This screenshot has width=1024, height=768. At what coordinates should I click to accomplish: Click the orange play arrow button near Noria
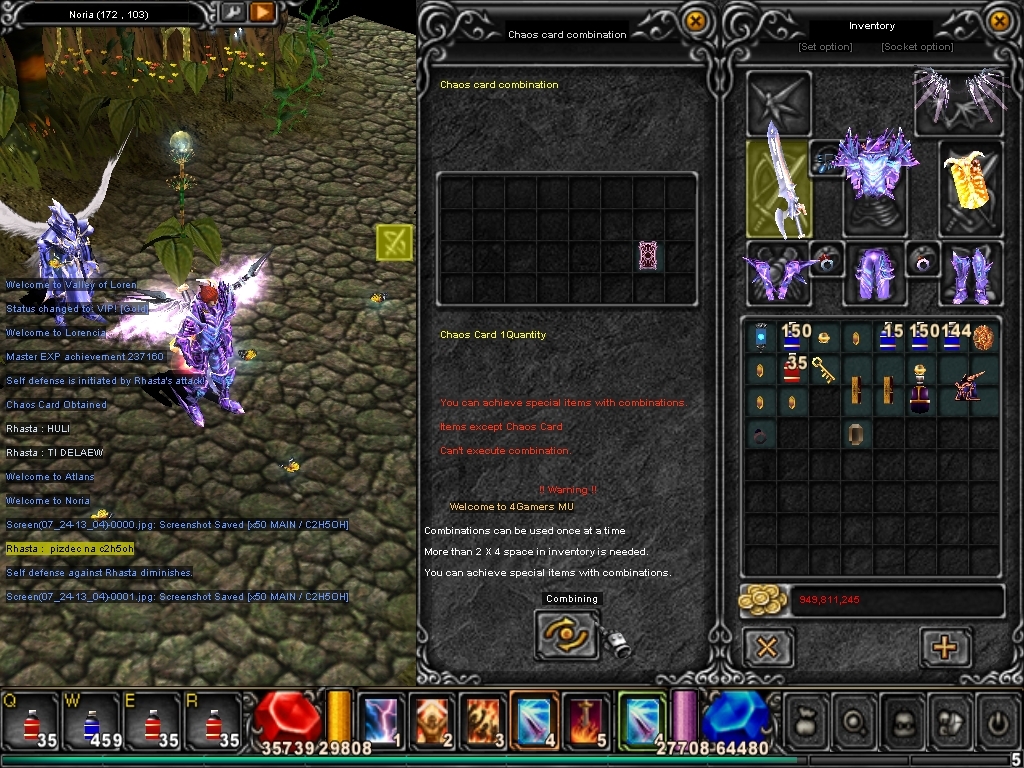pyautogui.click(x=262, y=13)
